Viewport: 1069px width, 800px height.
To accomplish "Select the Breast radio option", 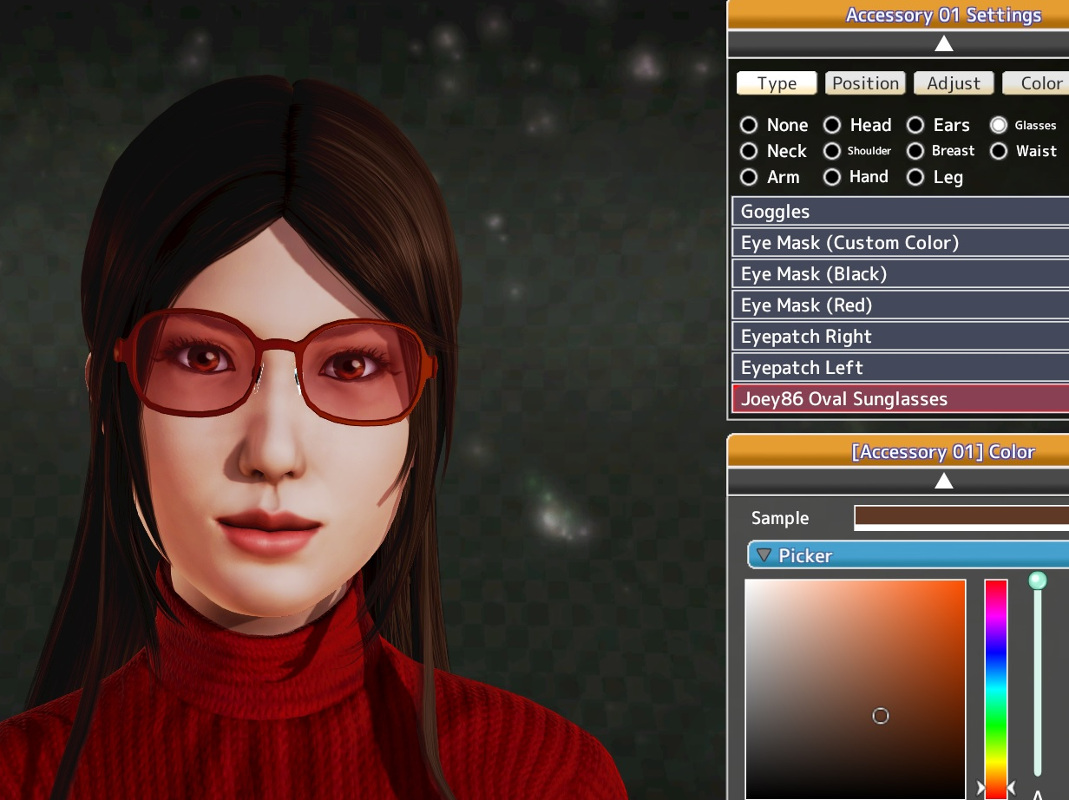I will pyautogui.click(x=915, y=151).
